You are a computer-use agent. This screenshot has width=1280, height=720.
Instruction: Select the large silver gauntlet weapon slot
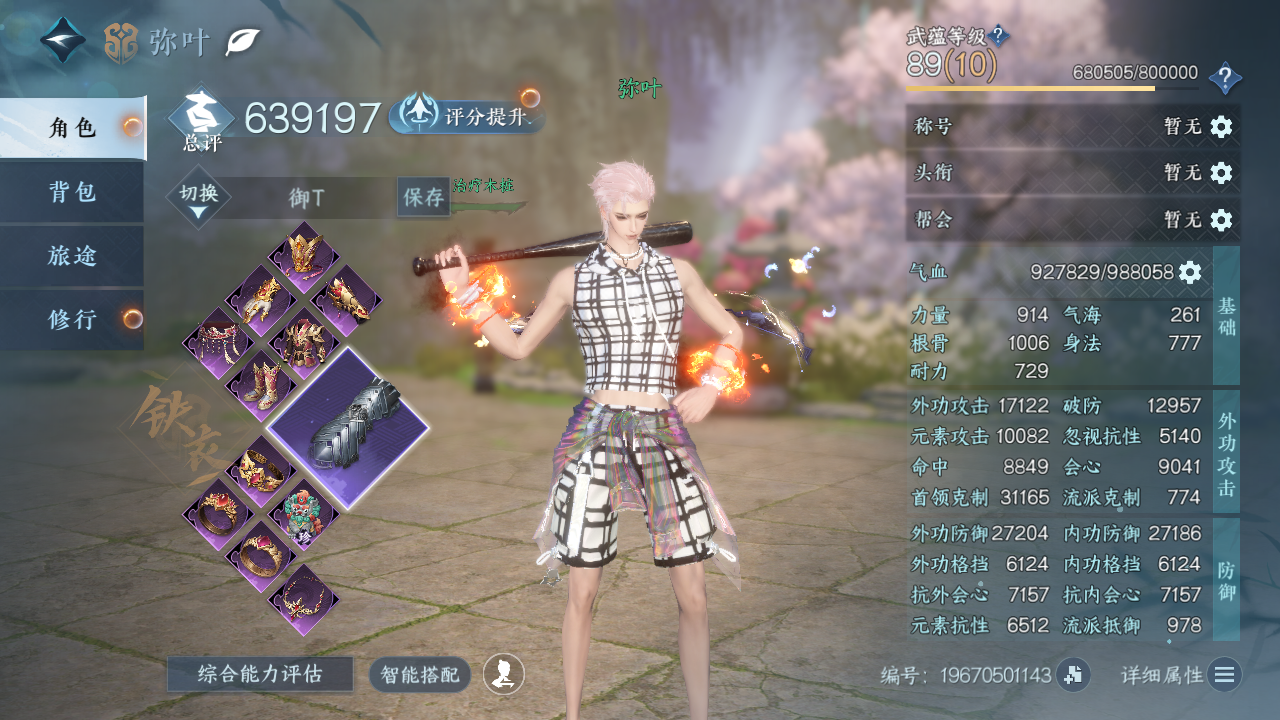click(x=348, y=428)
